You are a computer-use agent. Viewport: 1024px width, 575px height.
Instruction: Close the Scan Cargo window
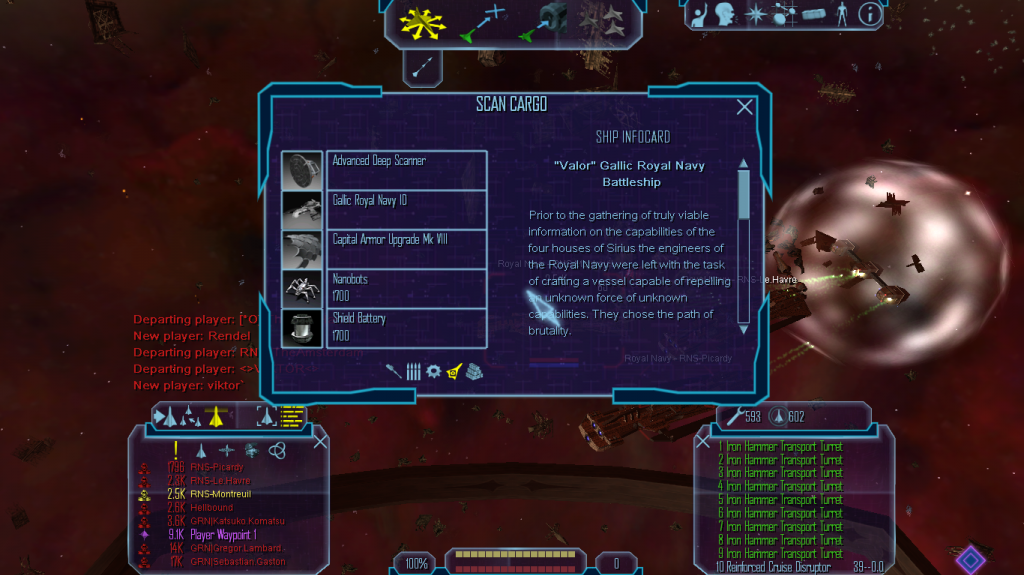[744, 107]
